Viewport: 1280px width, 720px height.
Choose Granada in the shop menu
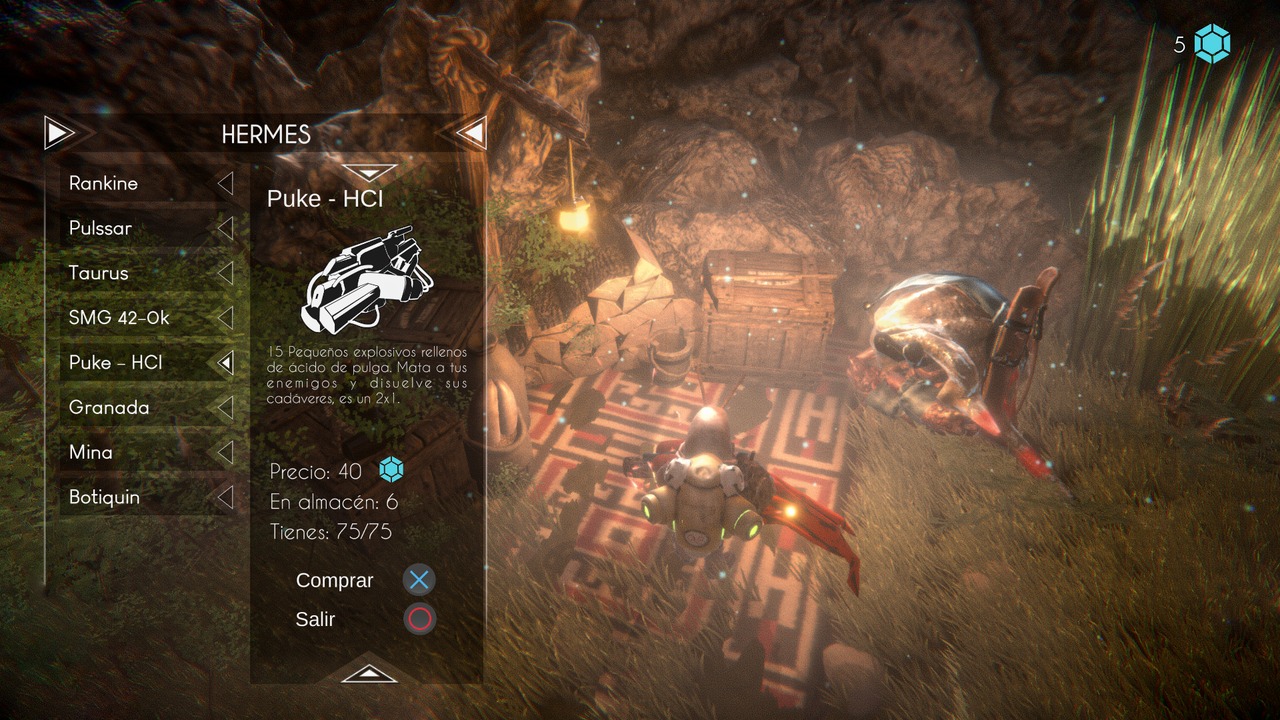coord(148,408)
